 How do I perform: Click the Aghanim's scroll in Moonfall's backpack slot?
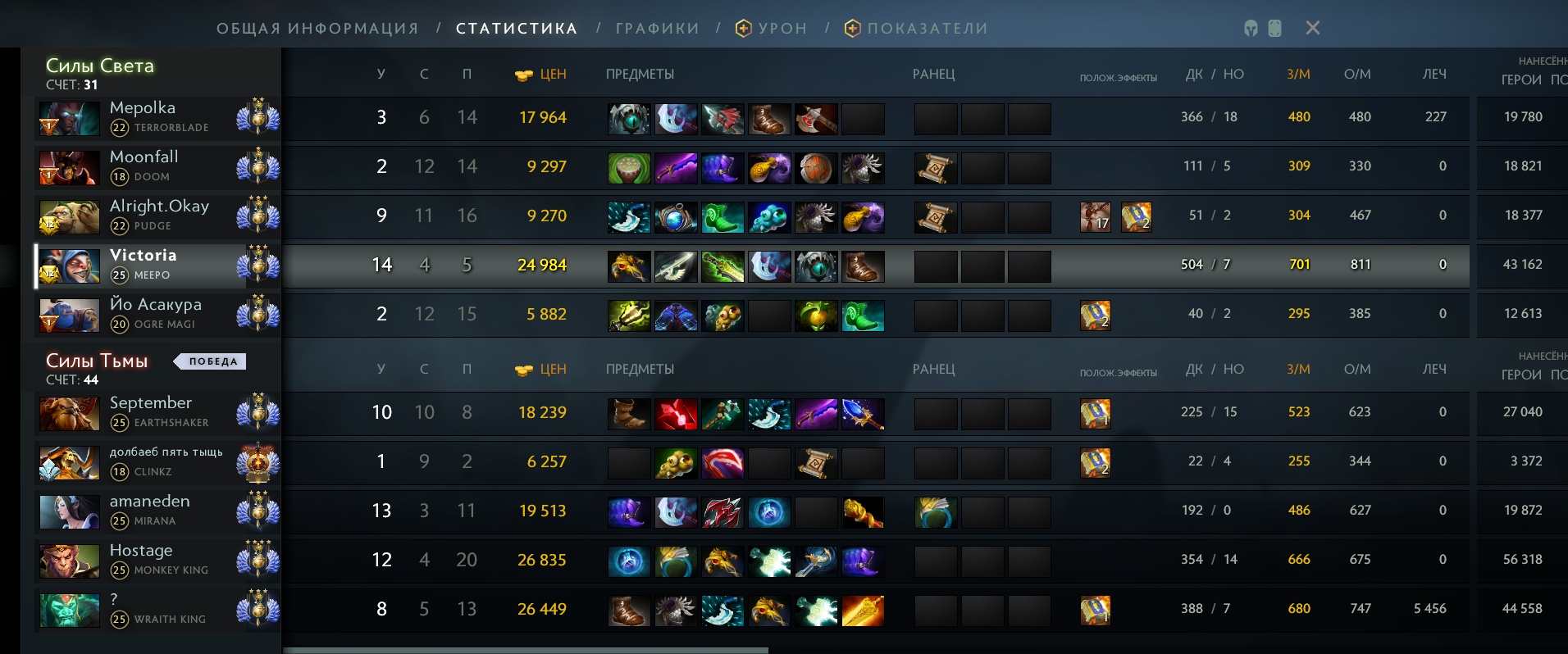click(x=935, y=169)
